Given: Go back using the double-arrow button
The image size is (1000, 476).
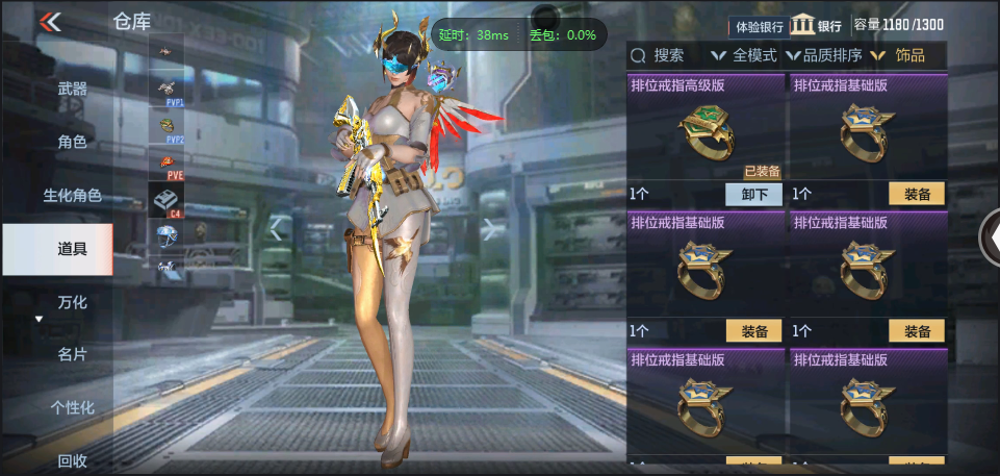Looking at the screenshot, I should point(49,22).
